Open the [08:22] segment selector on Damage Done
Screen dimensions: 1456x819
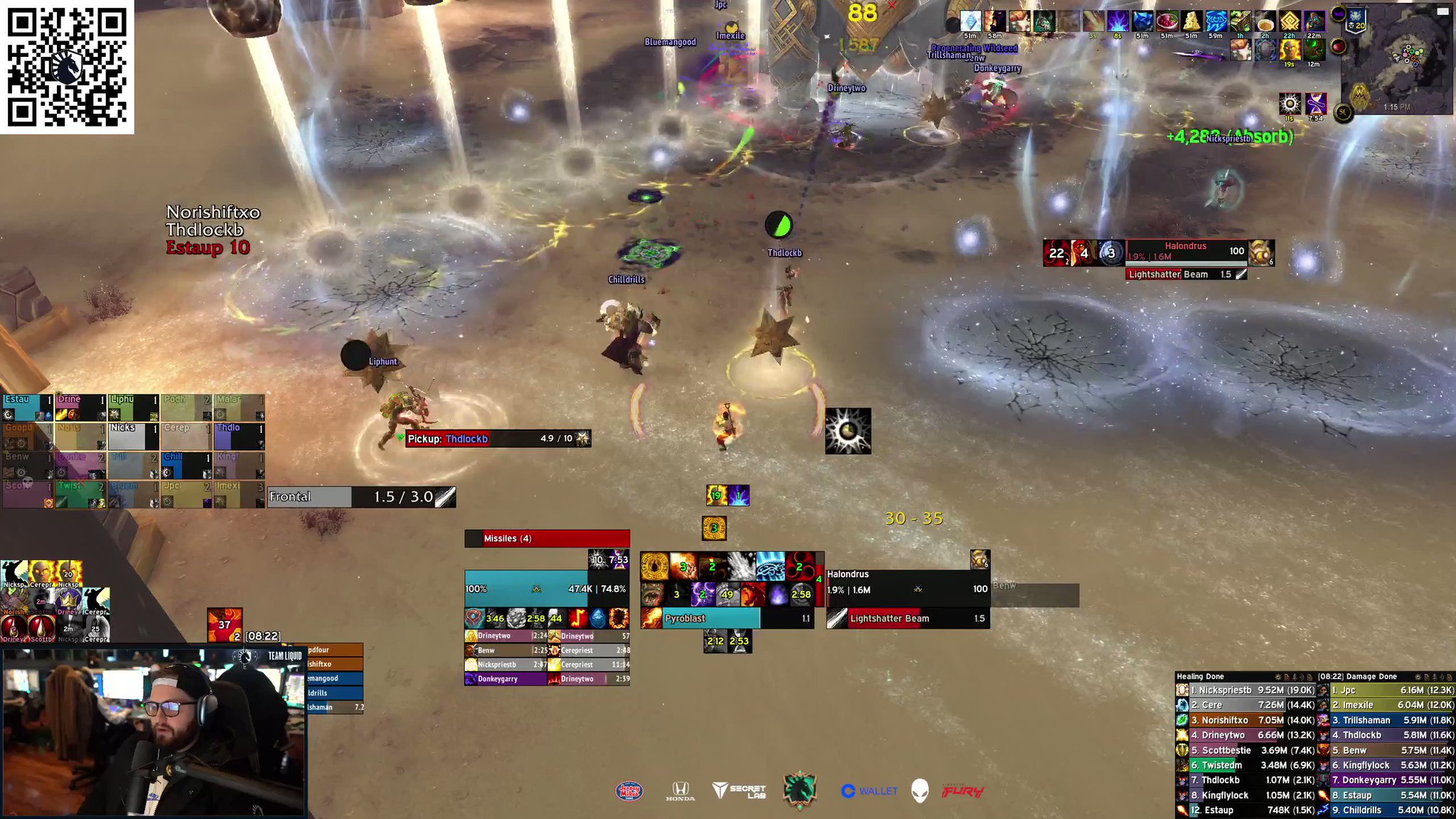point(1327,676)
